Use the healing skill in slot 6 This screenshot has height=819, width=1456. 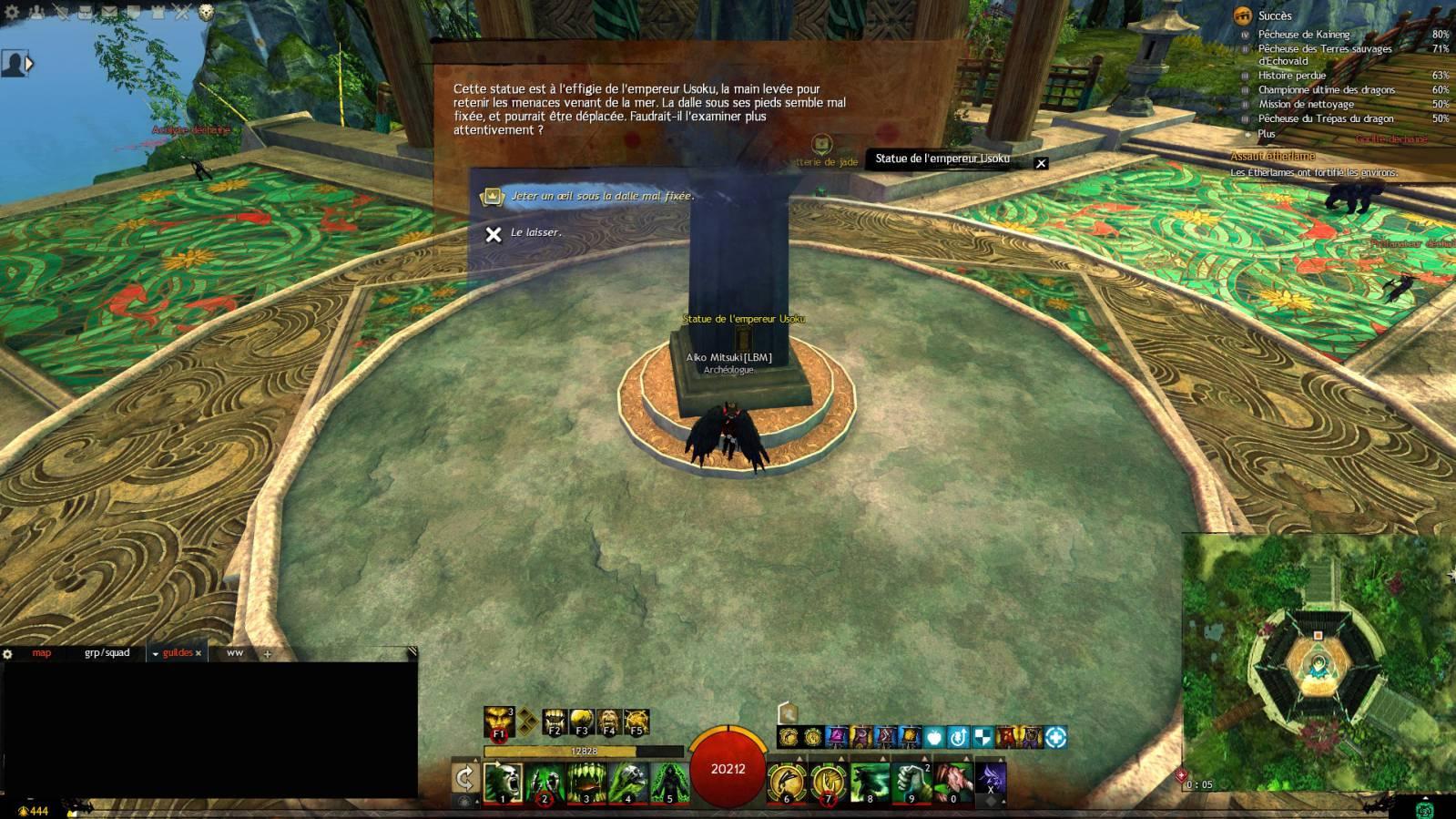coord(787,782)
